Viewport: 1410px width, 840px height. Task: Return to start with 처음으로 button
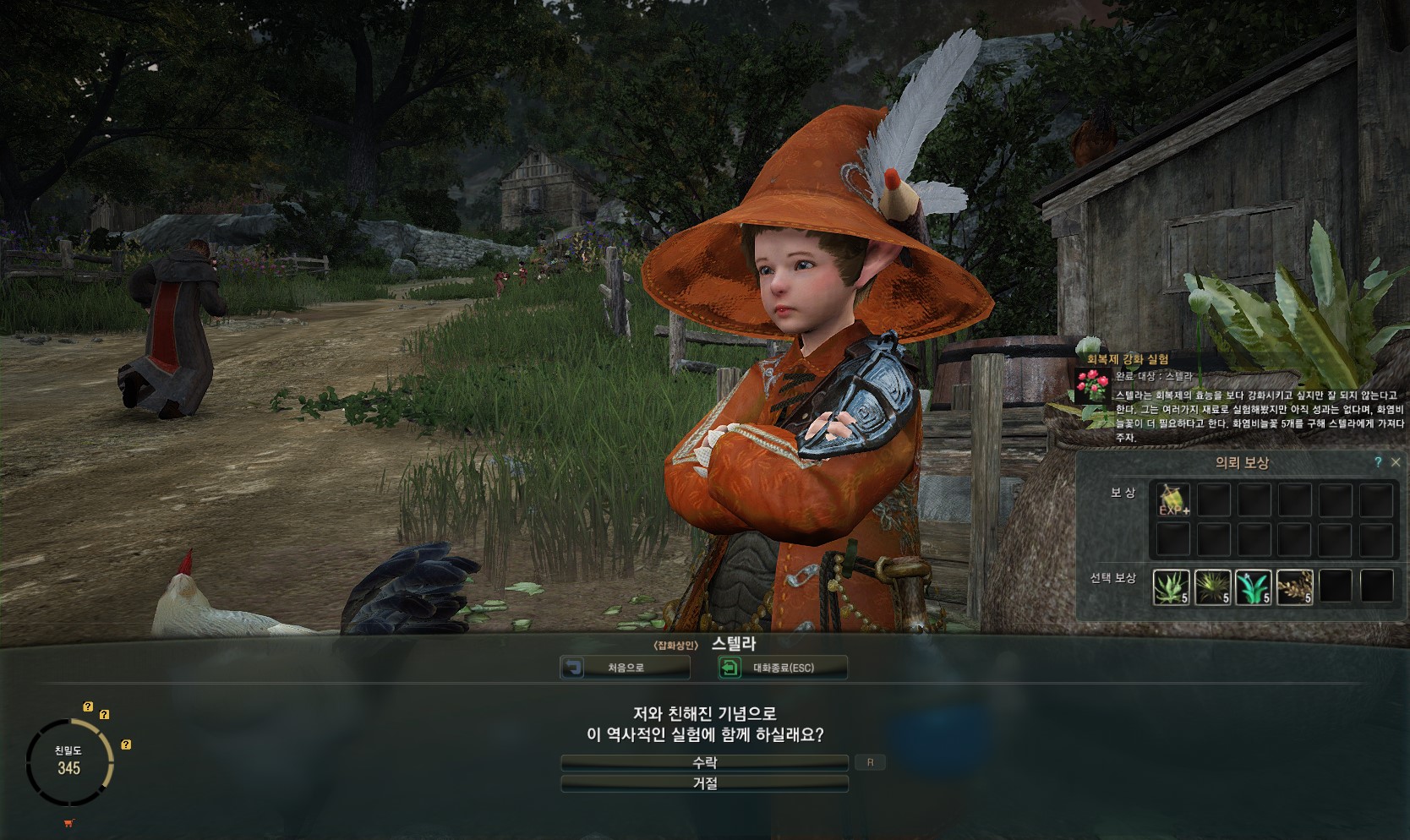[625, 668]
